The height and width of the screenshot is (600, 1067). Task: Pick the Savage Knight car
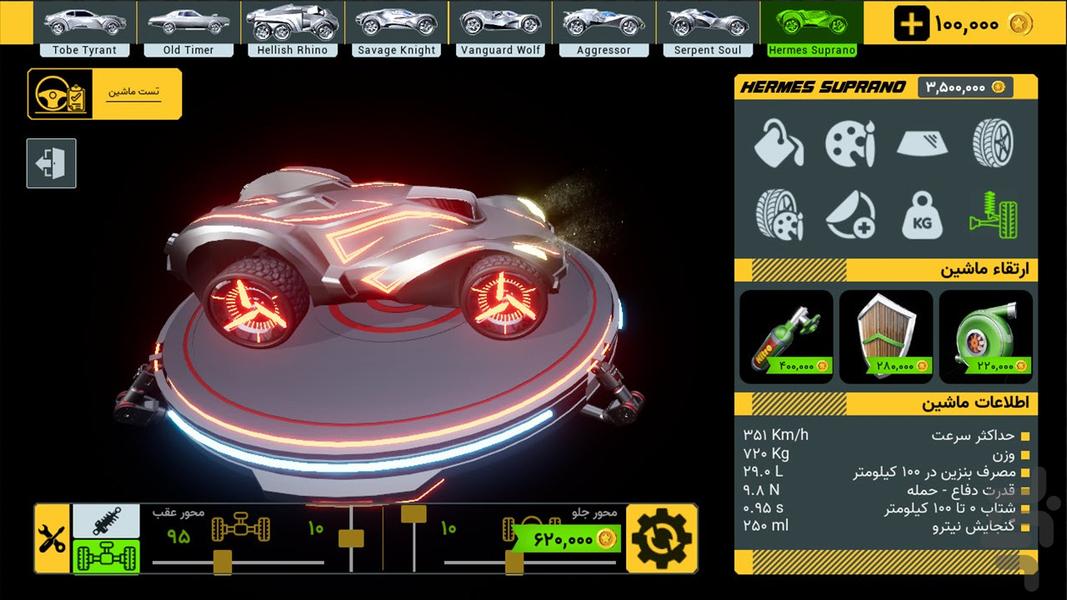point(396,26)
